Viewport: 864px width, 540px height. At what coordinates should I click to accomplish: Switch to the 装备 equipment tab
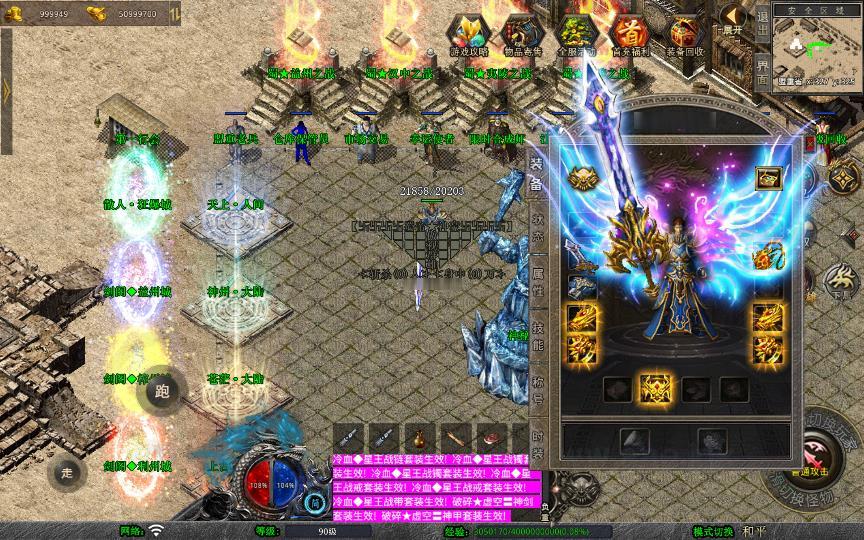coord(536,176)
